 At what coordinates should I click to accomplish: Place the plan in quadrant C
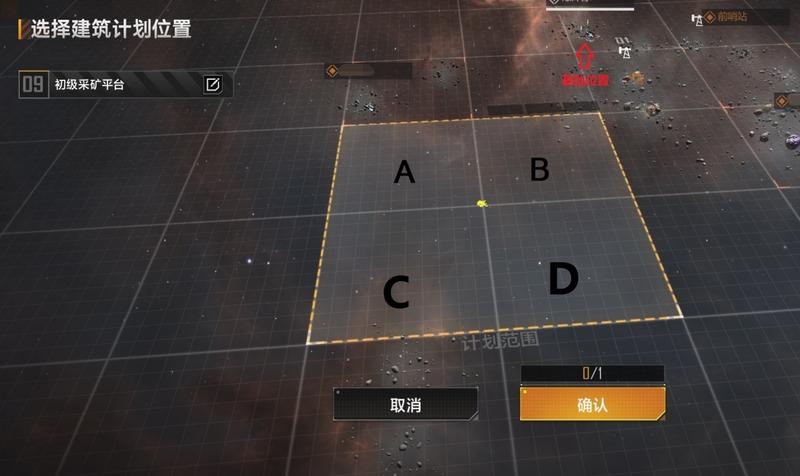click(396, 293)
